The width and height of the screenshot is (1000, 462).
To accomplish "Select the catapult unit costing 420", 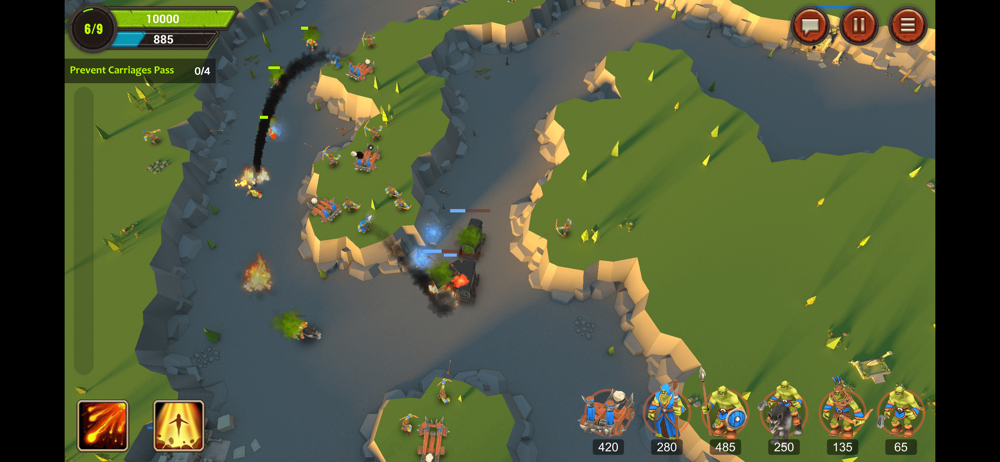I will click(x=608, y=413).
